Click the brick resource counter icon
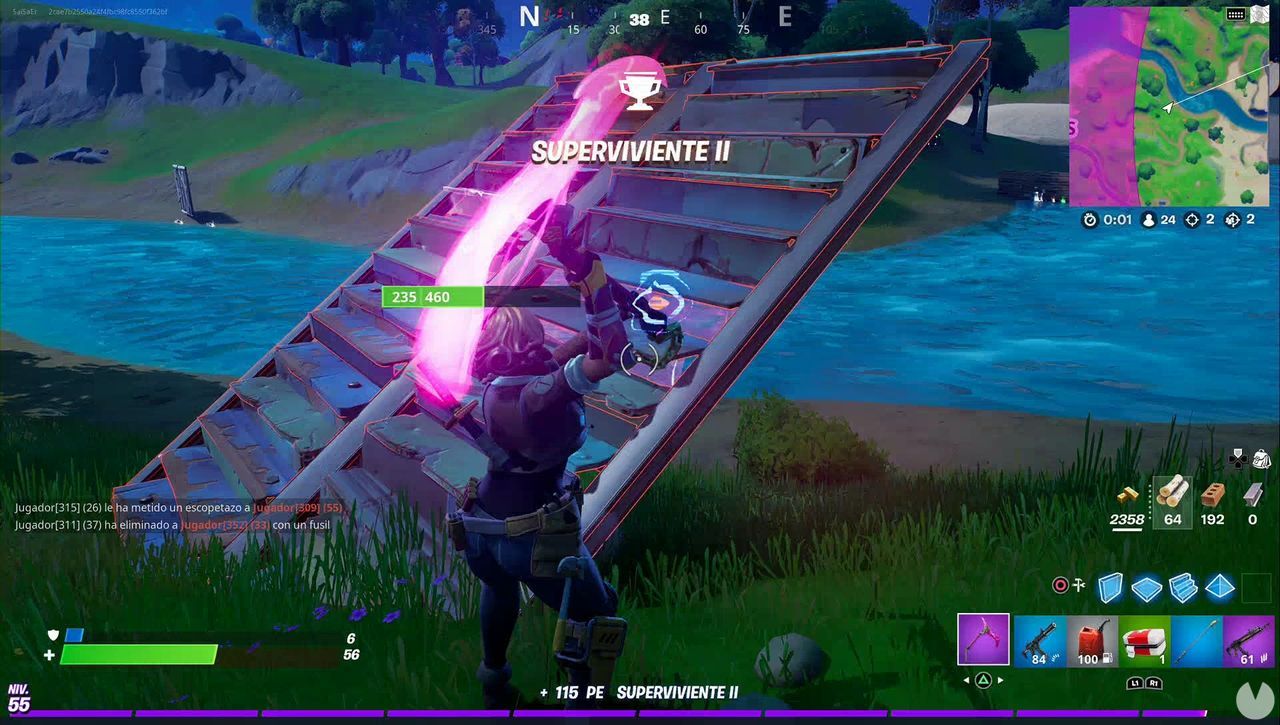The image size is (1280, 725). click(1213, 493)
